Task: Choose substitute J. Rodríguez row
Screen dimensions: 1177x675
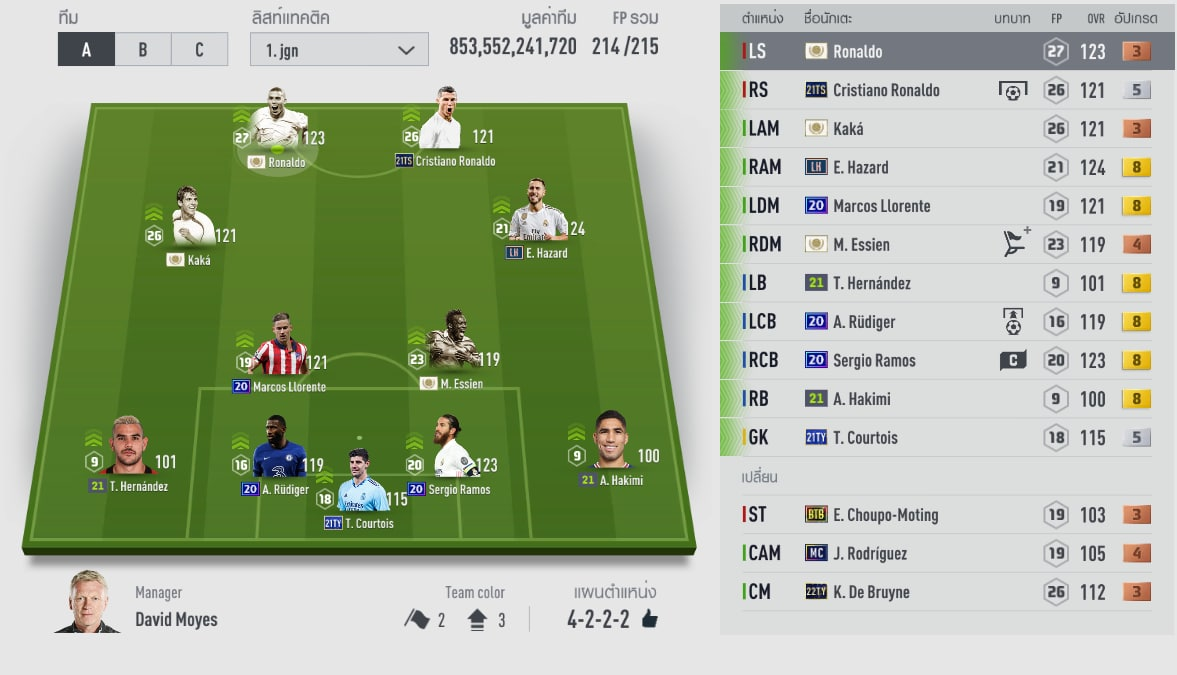Action: point(946,553)
